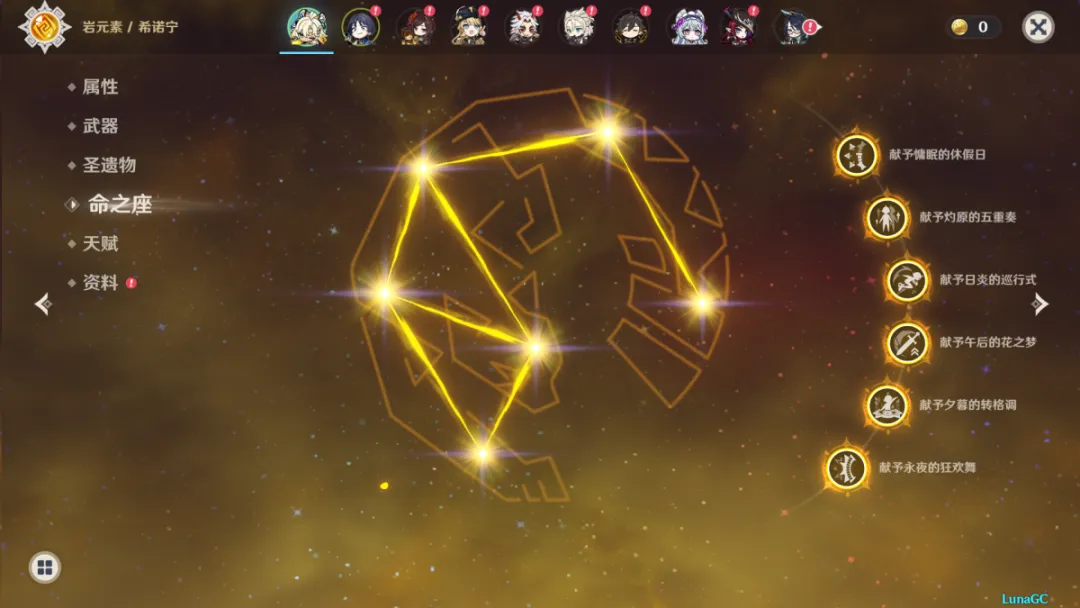This screenshot has height=608, width=1080.
Task: Select the 命之座 constellation section
Action: [x=119, y=204]
